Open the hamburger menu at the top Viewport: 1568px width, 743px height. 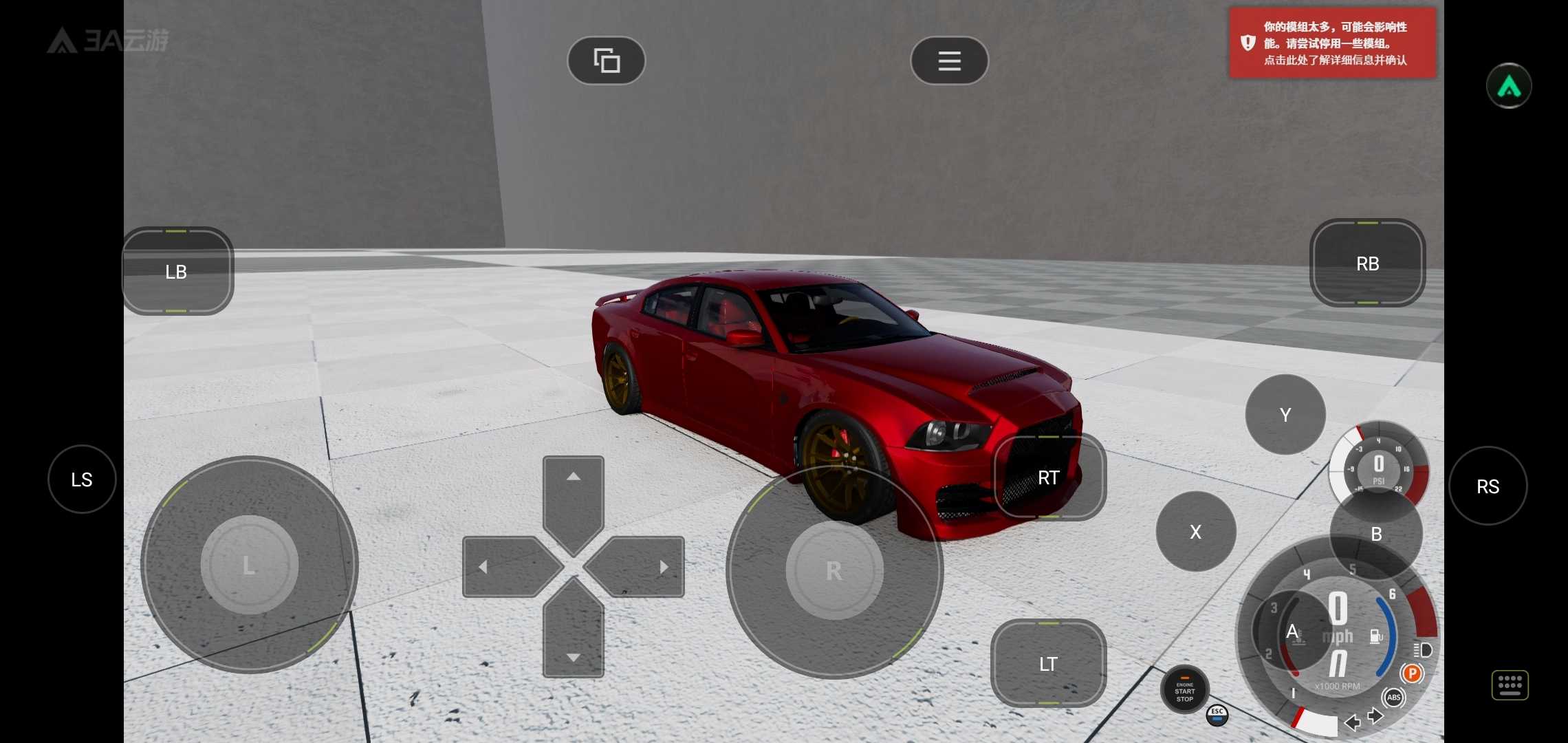click(949, 61)
